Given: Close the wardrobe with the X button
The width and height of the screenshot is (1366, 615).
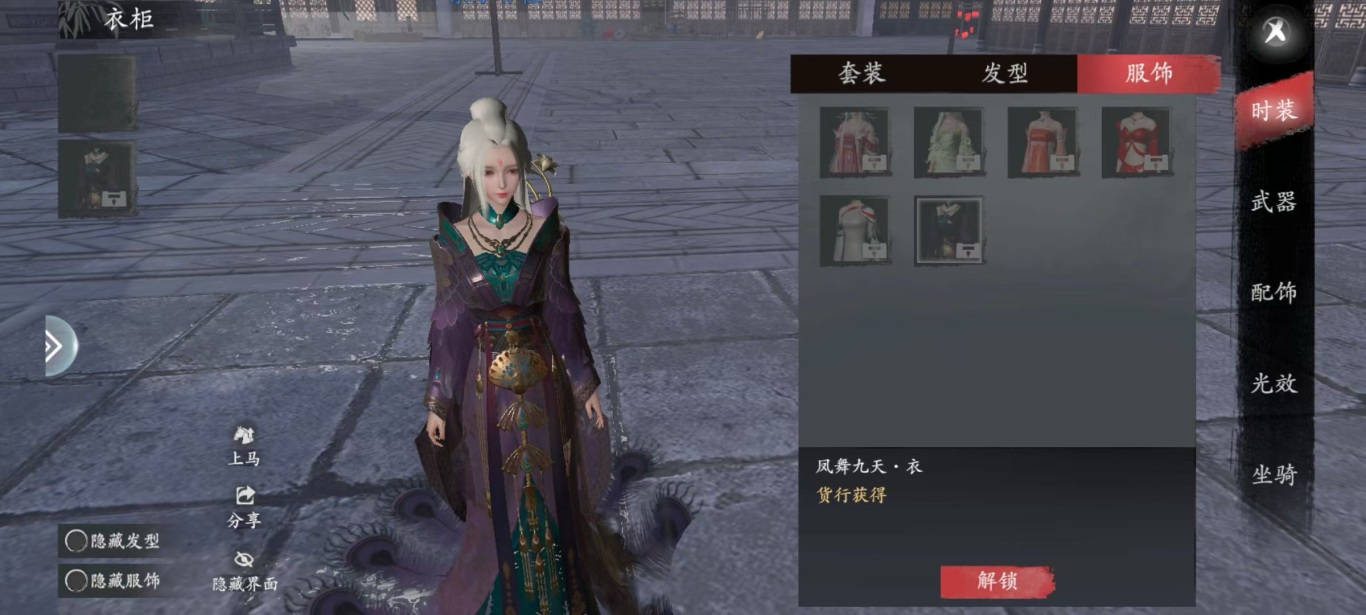Looking at the screenshot, I should tap(1275, 32).
